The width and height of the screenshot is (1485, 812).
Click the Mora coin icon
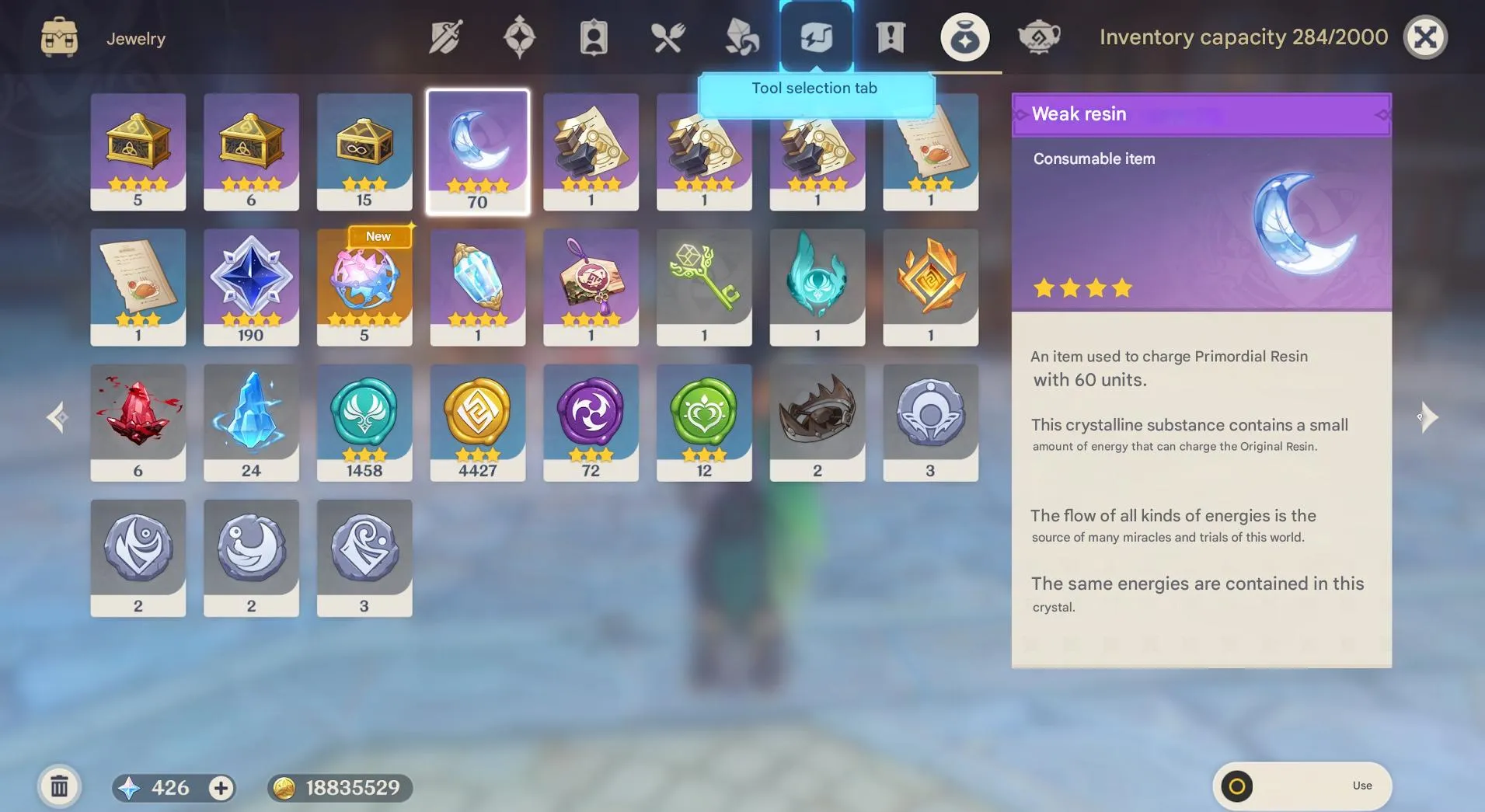[x=285, y=787]
